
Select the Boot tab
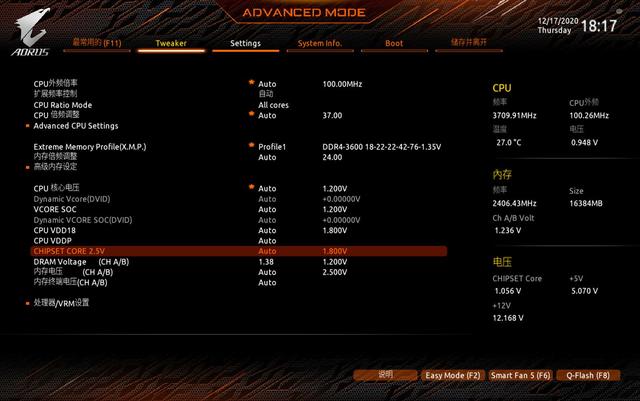click(394, 44)
